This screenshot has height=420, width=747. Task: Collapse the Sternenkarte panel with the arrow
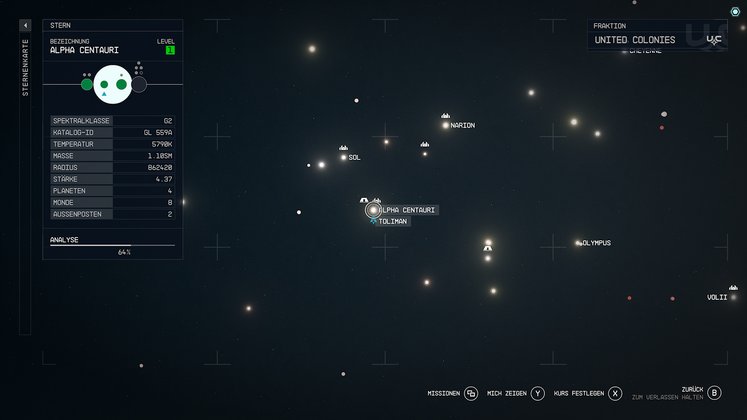pos(25,25)
